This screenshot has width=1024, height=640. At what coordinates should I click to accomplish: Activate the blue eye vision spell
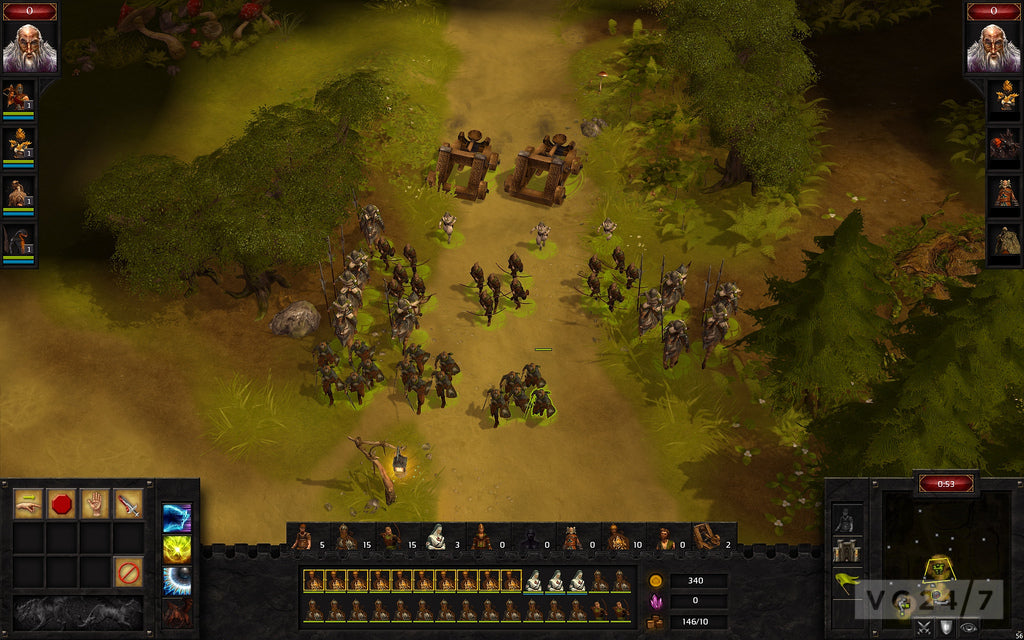(x=177, y=580)
